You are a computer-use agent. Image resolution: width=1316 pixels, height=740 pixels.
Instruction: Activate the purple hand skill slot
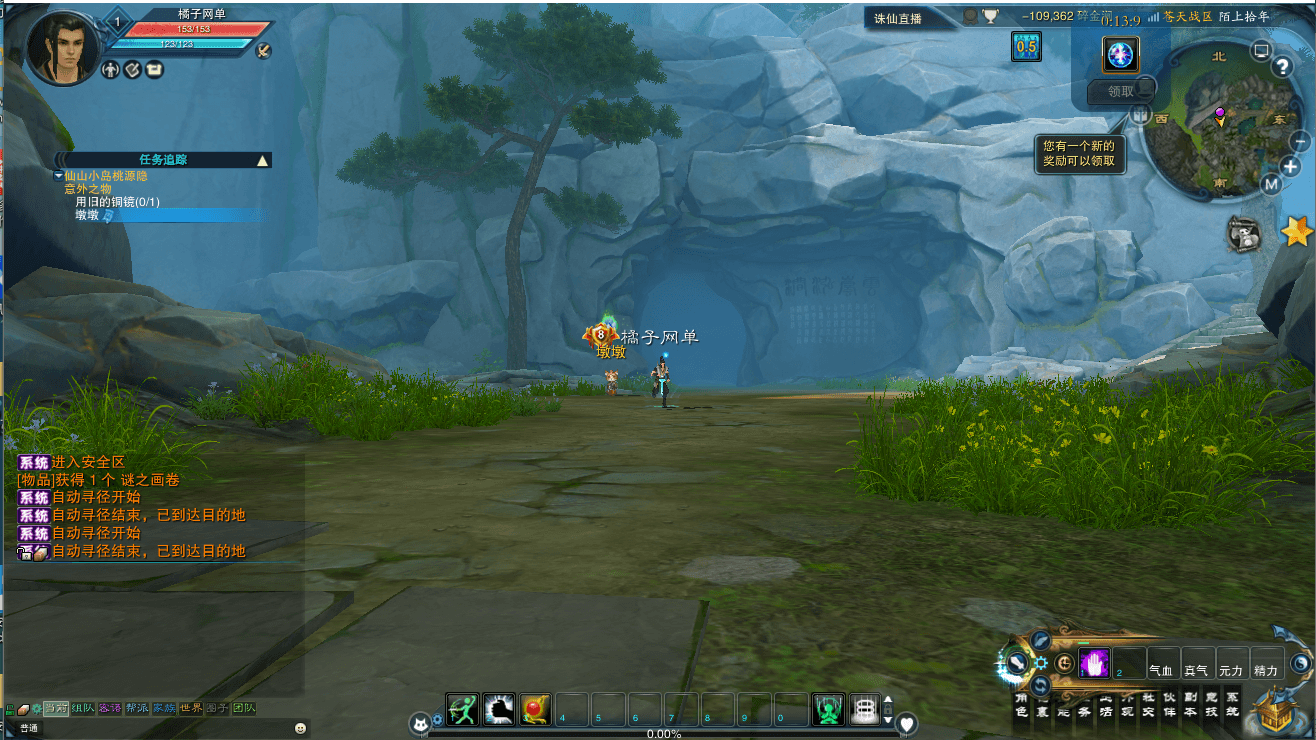click(1095, 663)
